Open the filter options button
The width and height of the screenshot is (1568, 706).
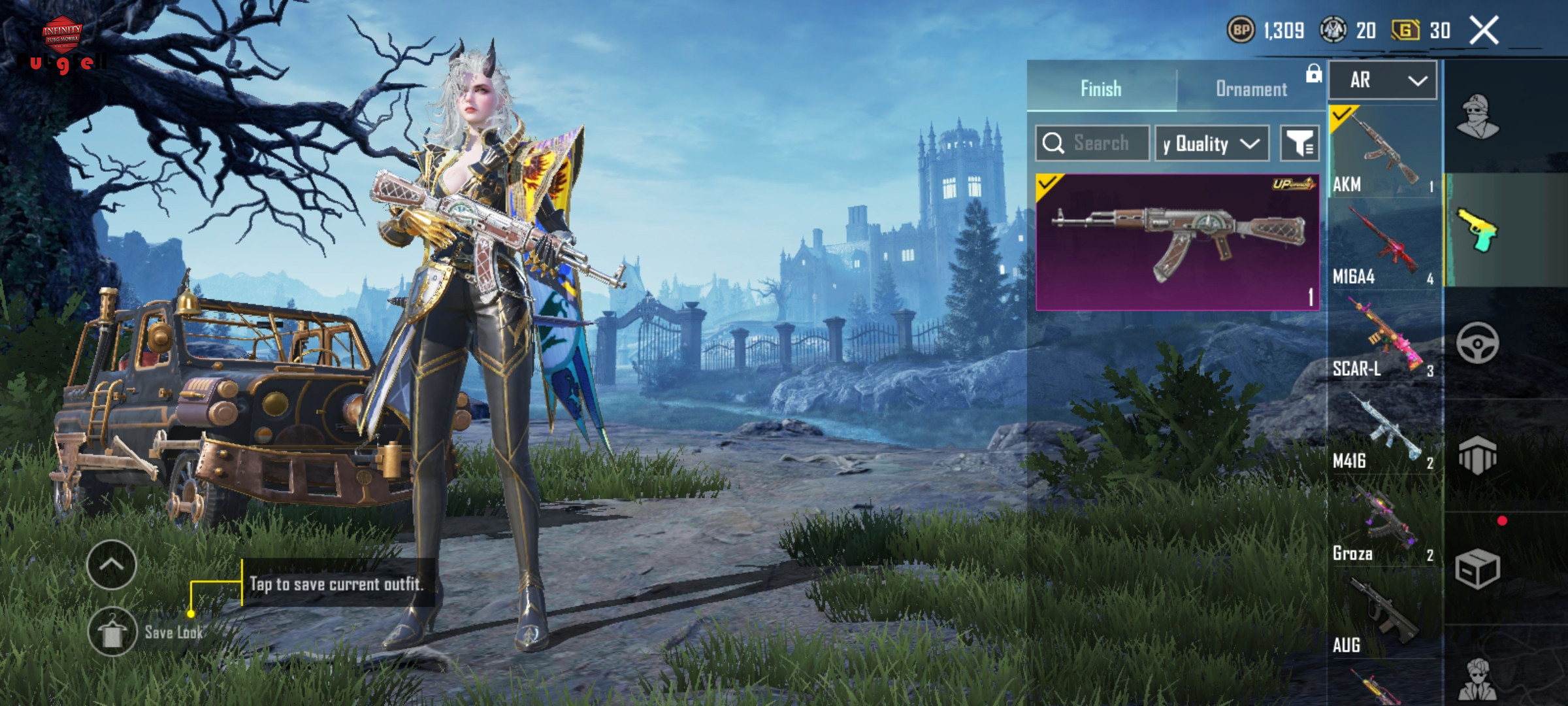tap(1299, 143)
